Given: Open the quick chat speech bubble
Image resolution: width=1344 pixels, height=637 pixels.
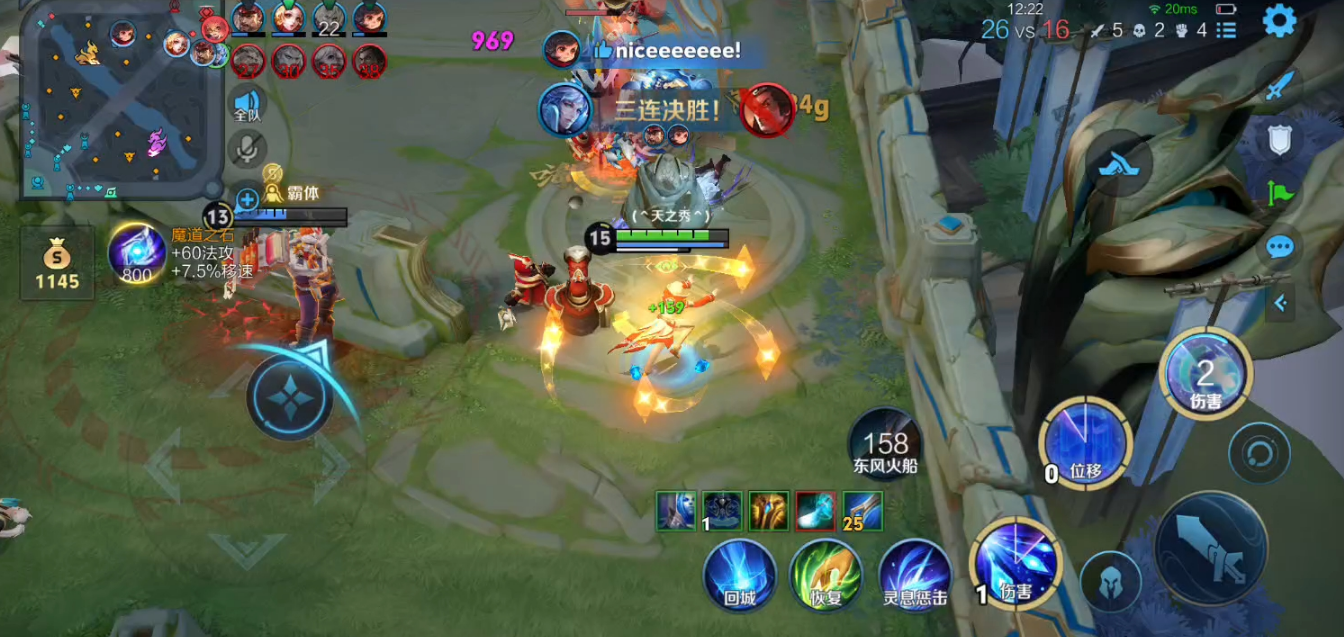Looking at the screenshot, I should pos(1279,247).
